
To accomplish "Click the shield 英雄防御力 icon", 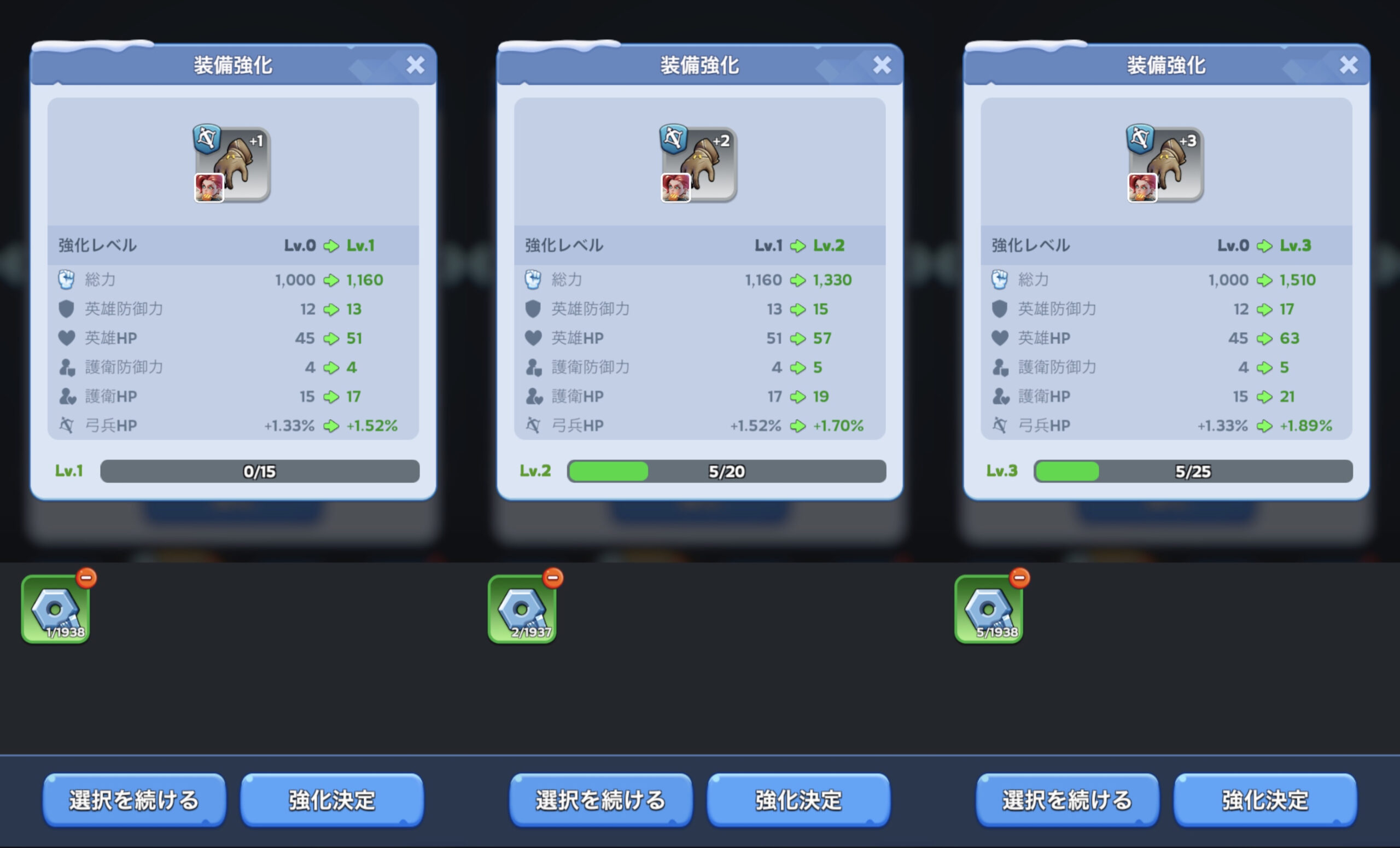I will [x=67, y=309].
